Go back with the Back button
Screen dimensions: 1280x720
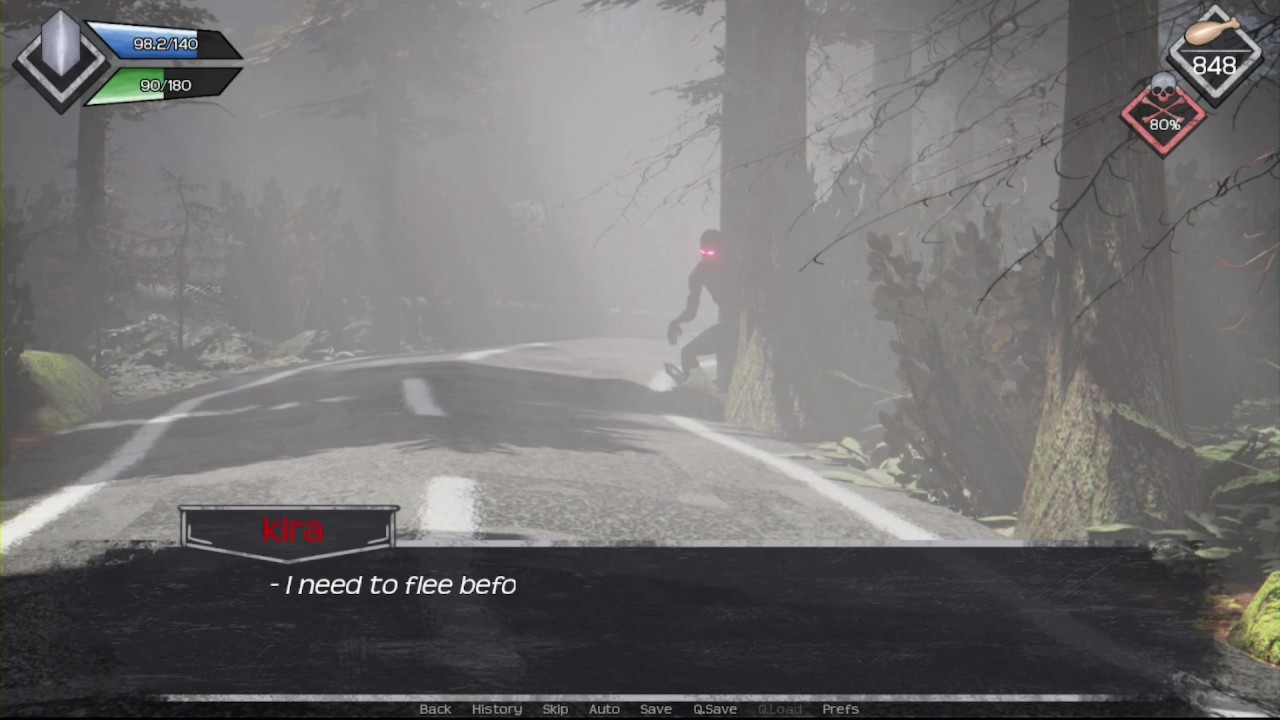[435, 709]
